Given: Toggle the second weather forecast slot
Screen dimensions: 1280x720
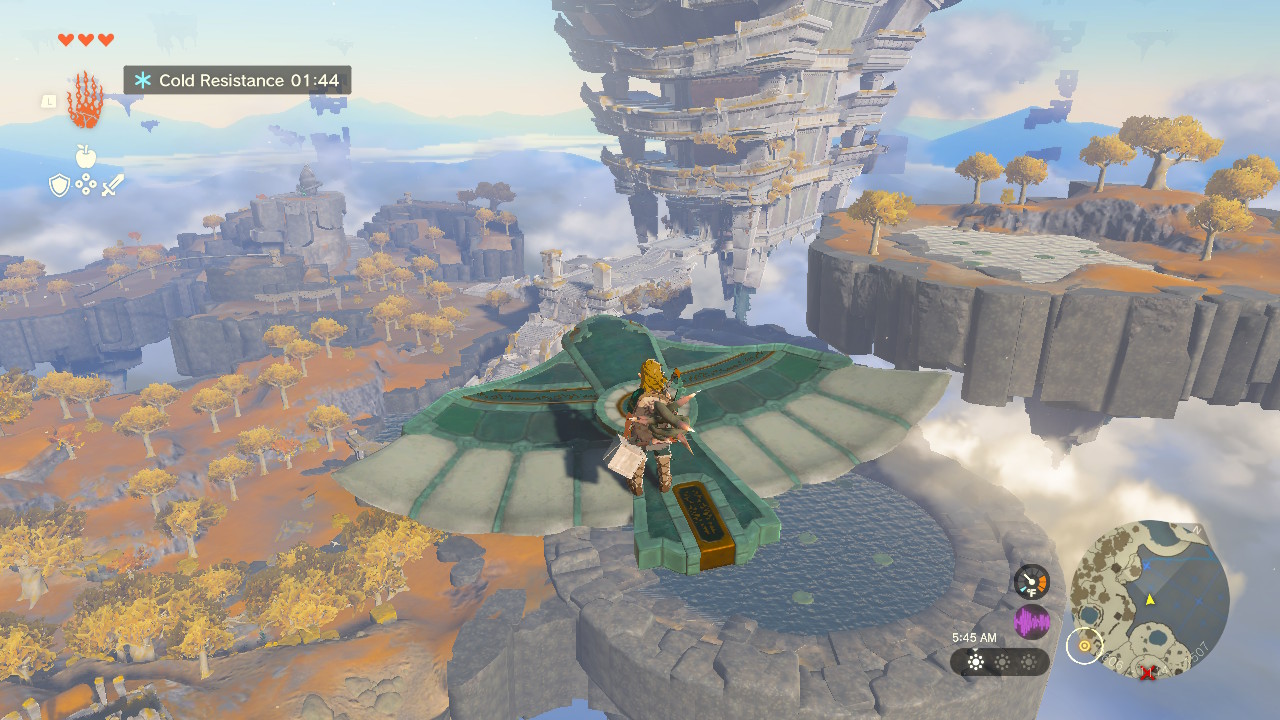Looking at the screenshot, I should pos(1001,661).
